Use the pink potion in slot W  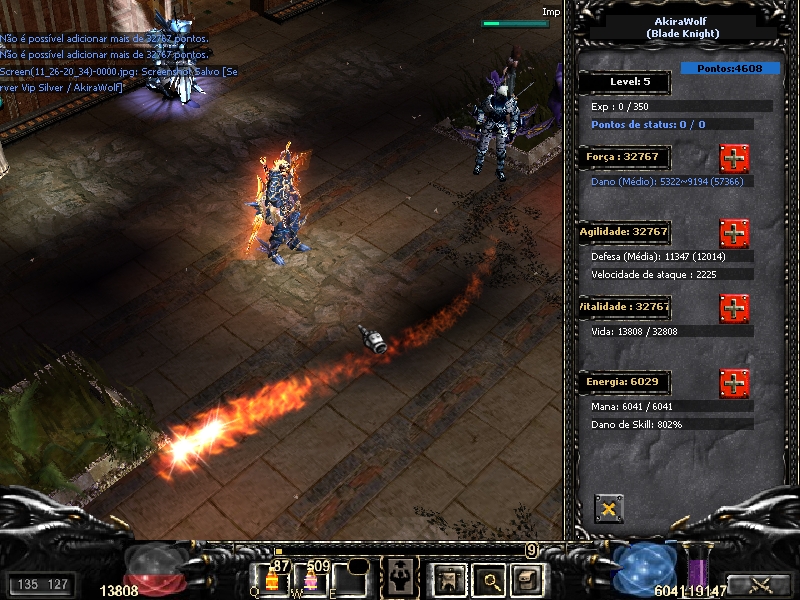click(311, 579)
